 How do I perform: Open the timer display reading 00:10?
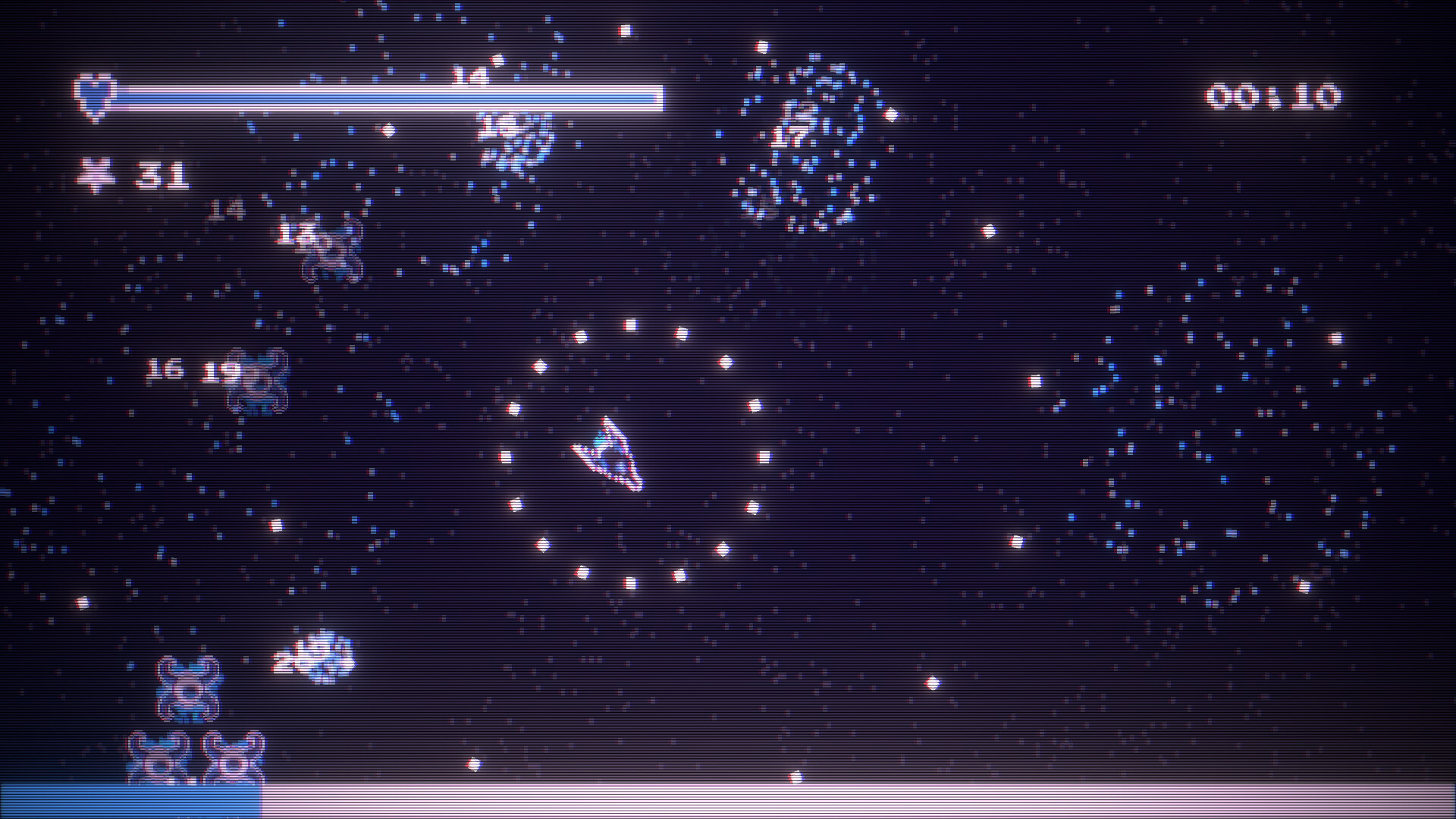1276,96
